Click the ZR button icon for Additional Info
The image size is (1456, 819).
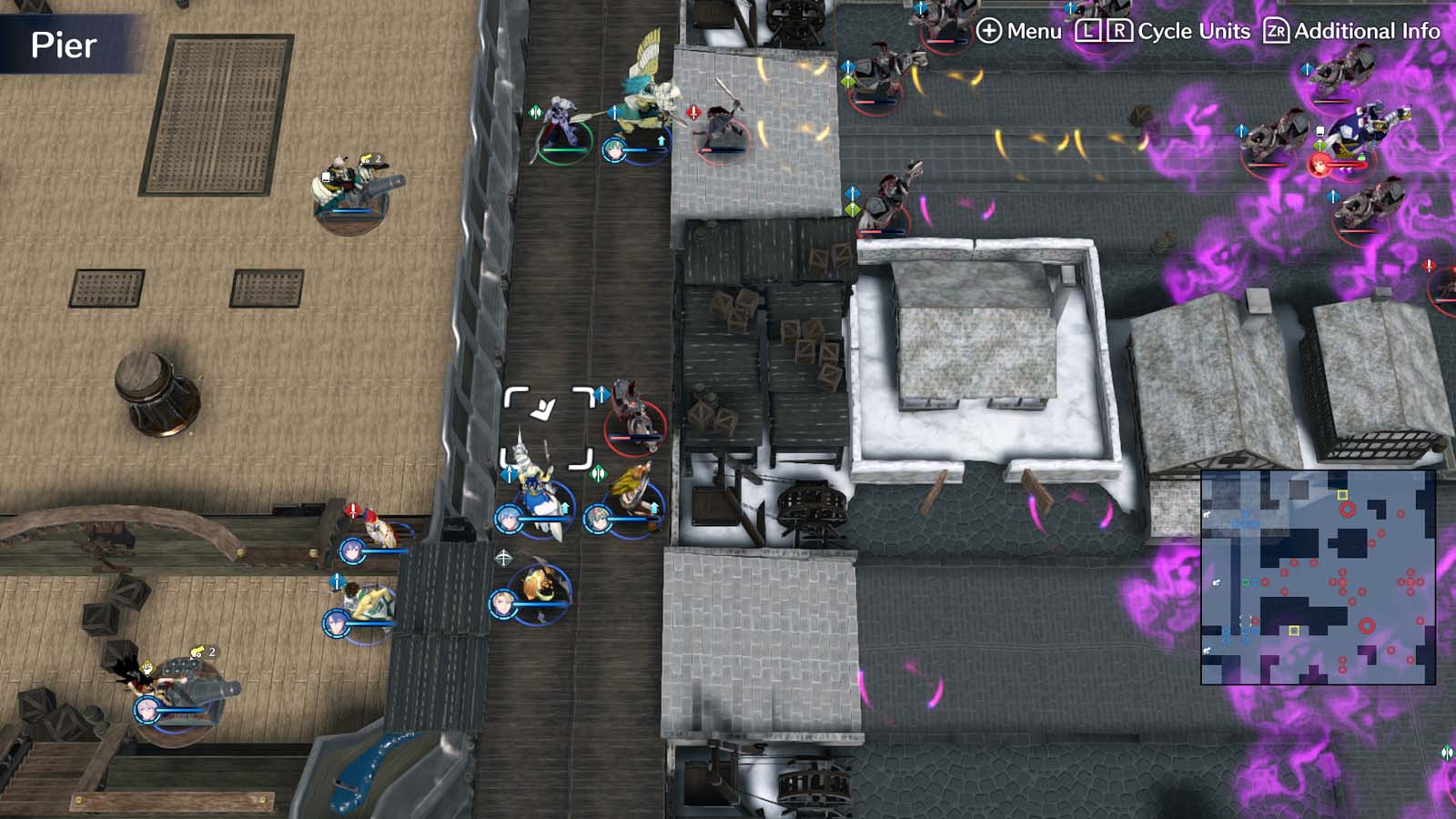(1276, 30)
